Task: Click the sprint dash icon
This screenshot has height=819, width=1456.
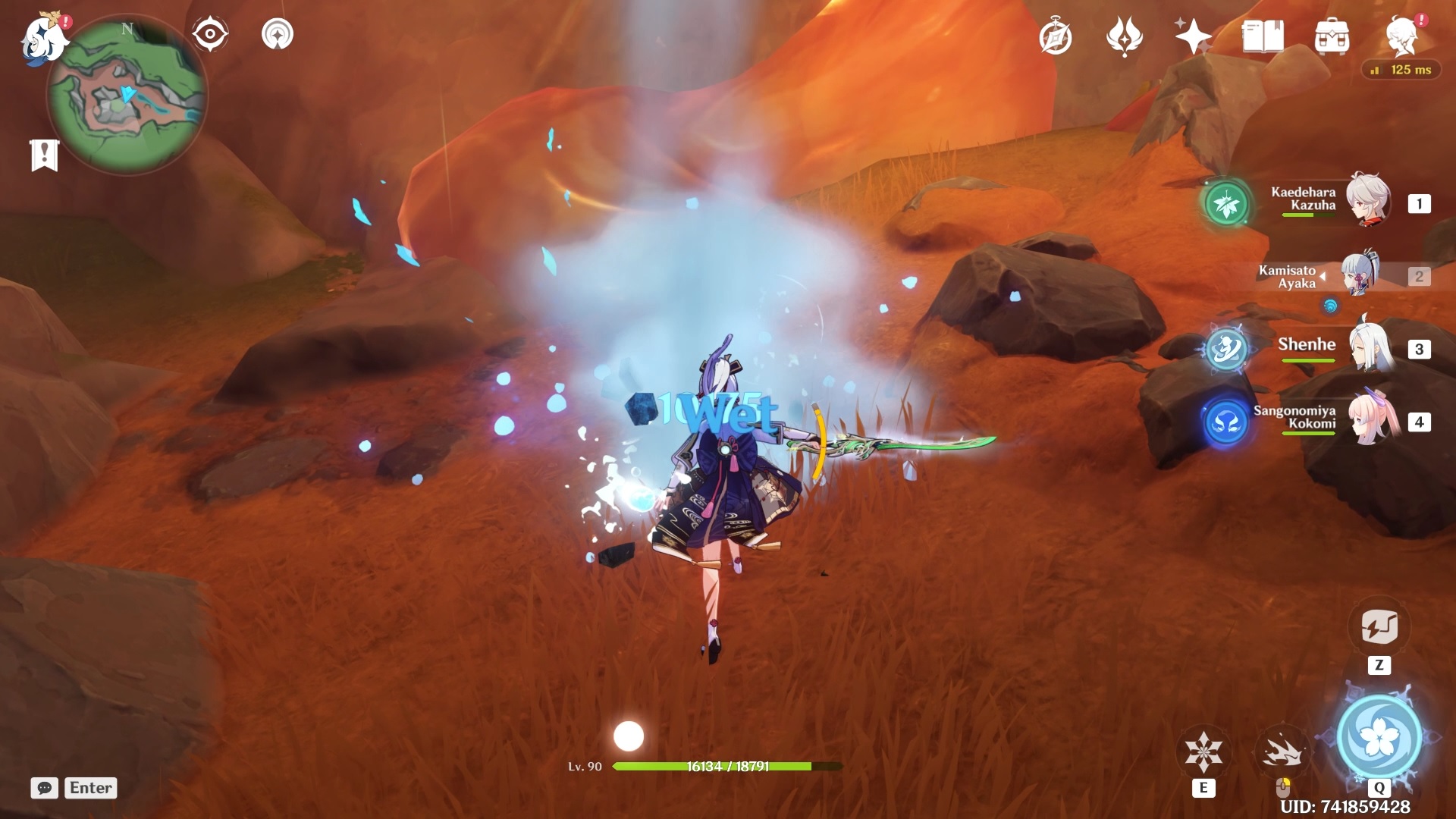Action: point(1282,752)
